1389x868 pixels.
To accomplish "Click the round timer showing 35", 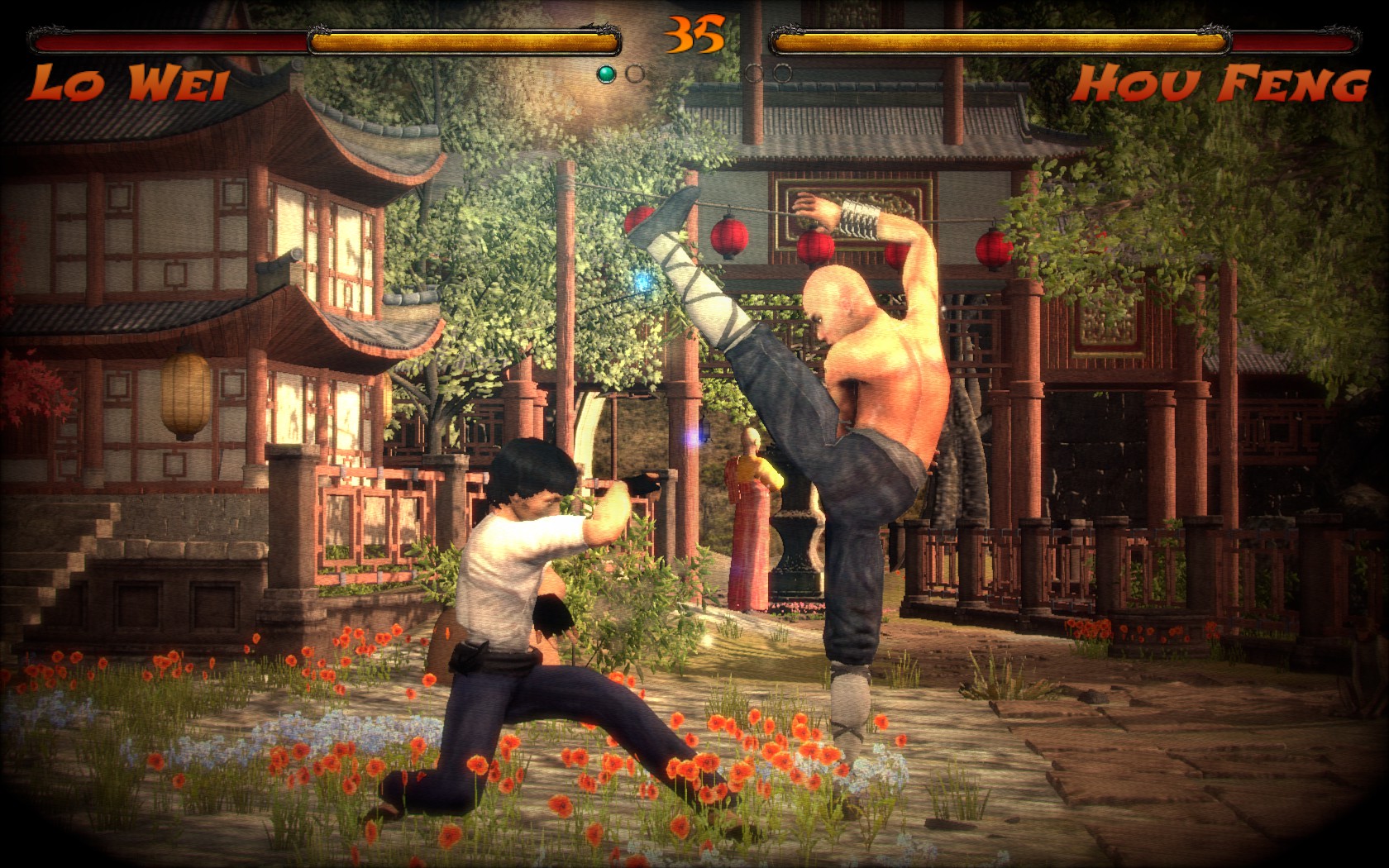I will [x=693, y=33].
